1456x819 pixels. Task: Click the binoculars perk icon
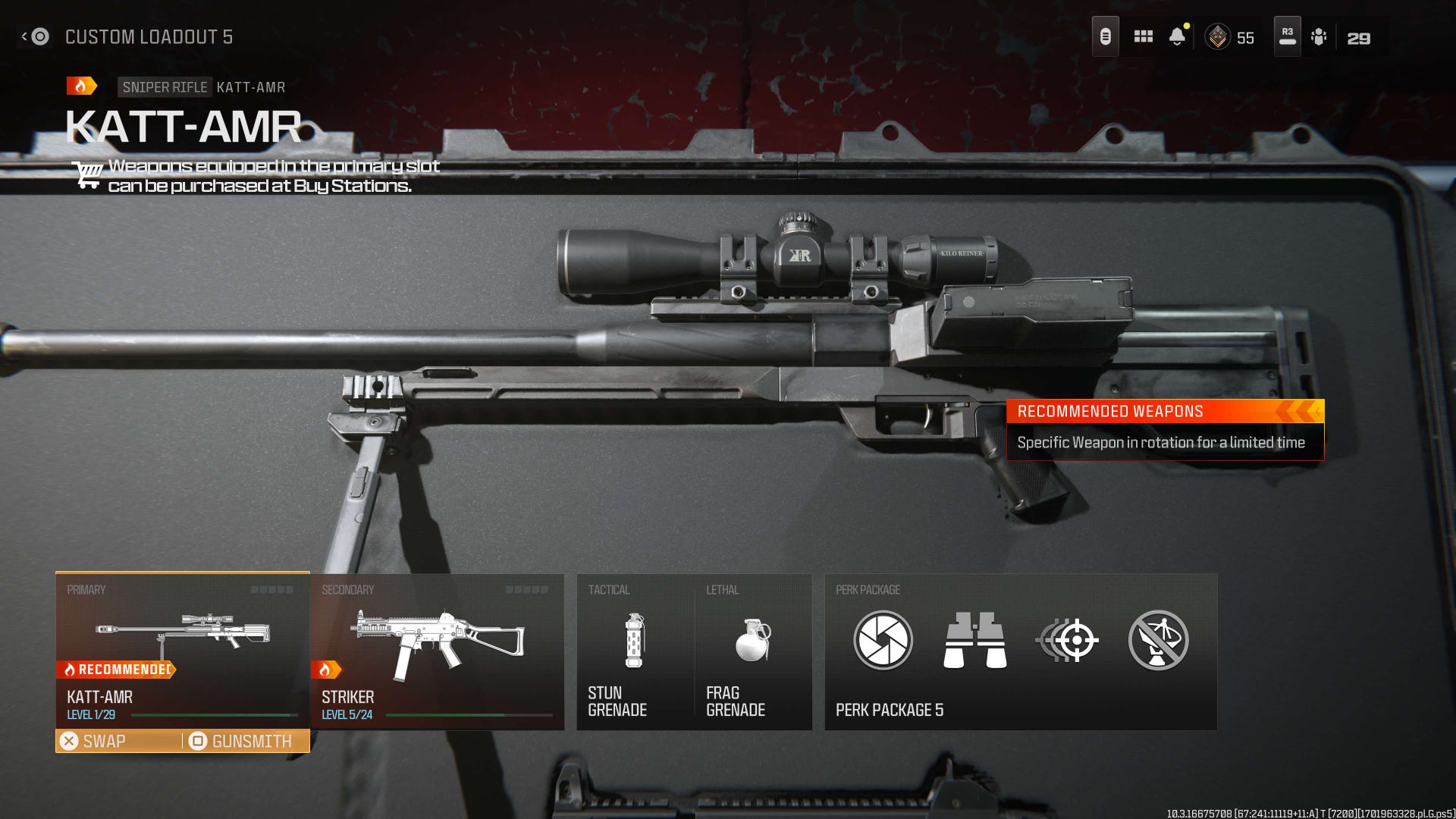click(974, 641)
